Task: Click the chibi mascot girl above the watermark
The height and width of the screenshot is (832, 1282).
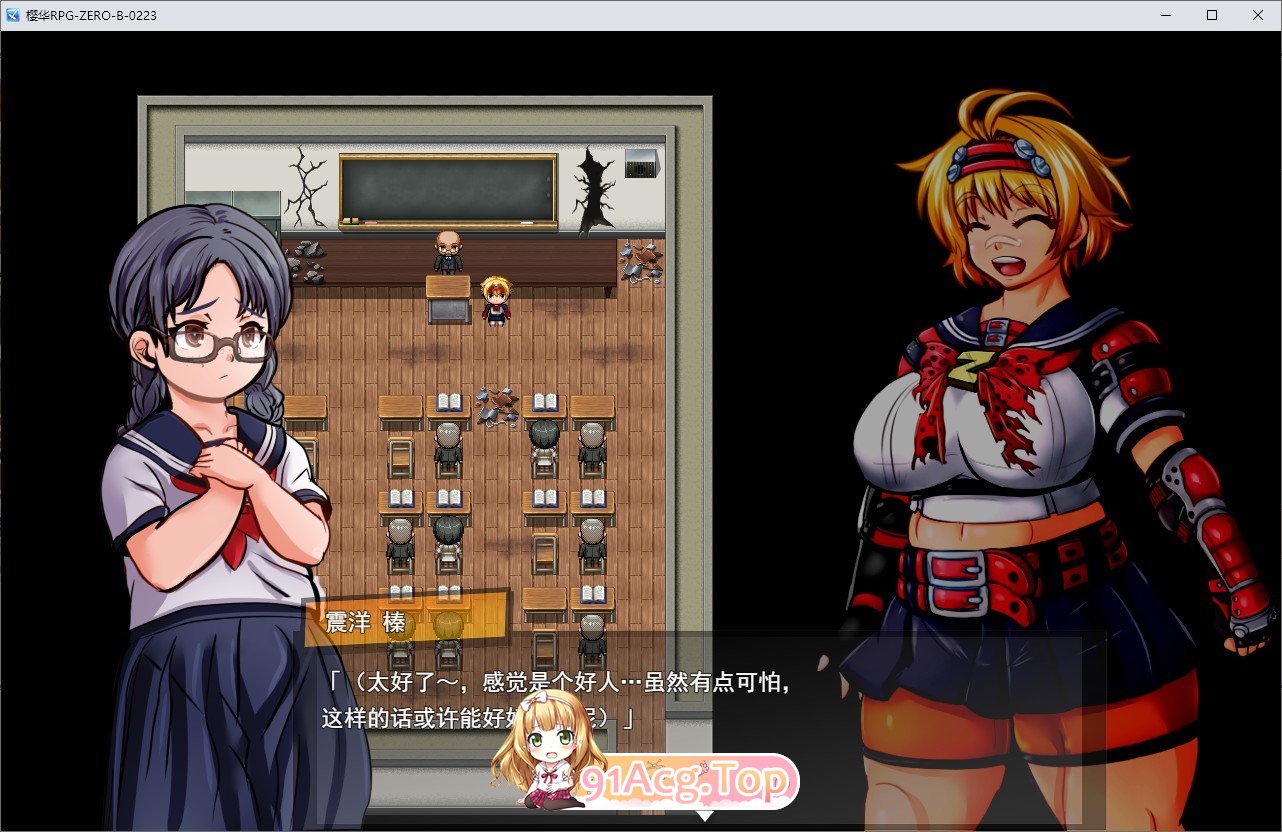Action: tap(545, 755)
